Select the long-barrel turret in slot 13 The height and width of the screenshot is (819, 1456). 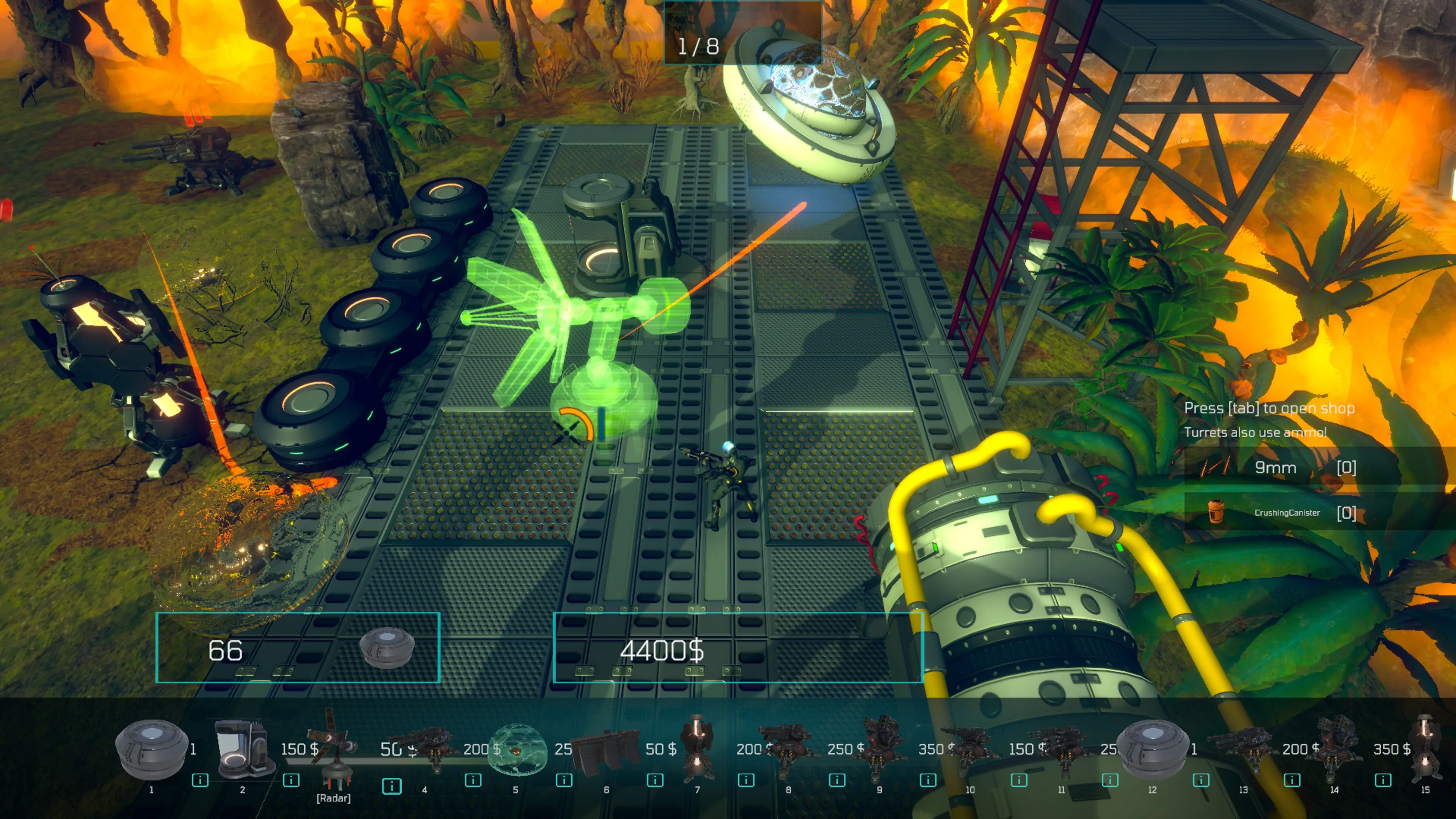[1244, 746]
